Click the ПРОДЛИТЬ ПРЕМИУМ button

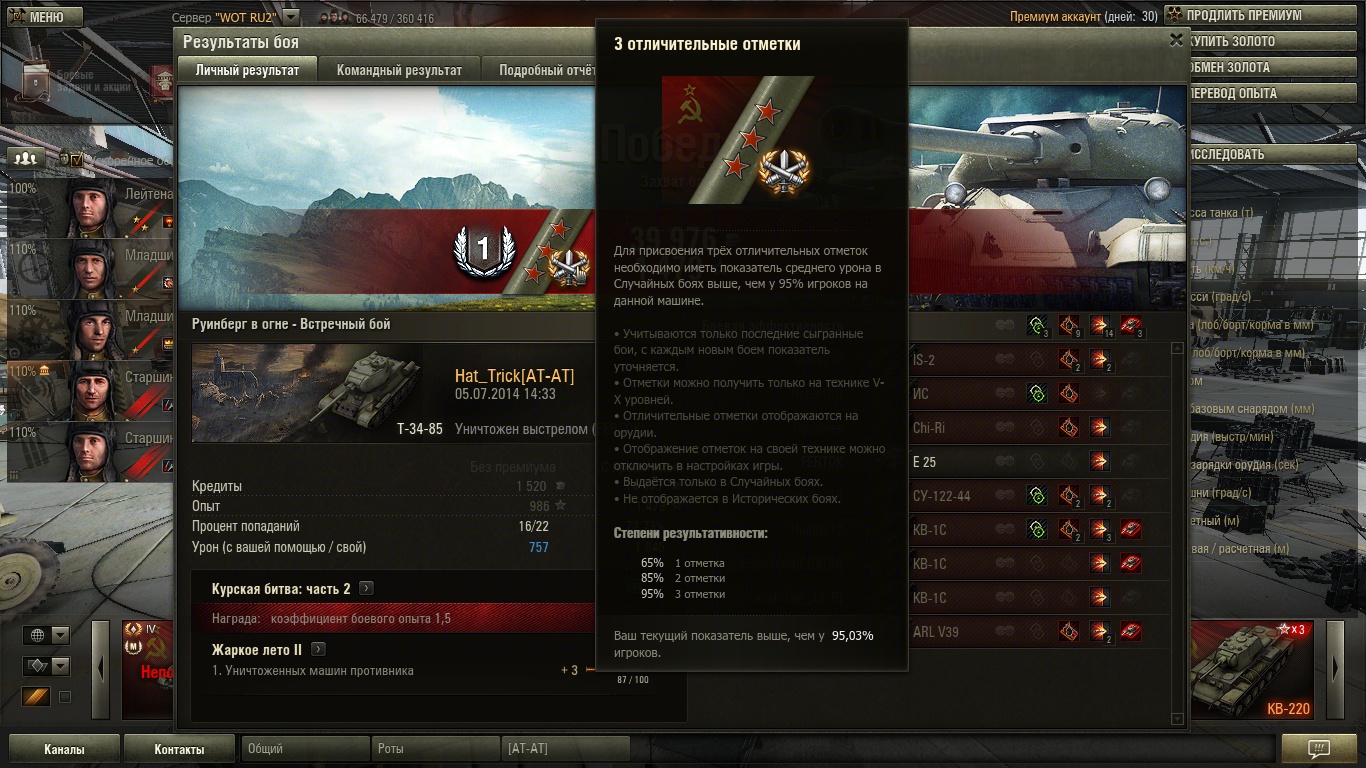click(1262, 16)
